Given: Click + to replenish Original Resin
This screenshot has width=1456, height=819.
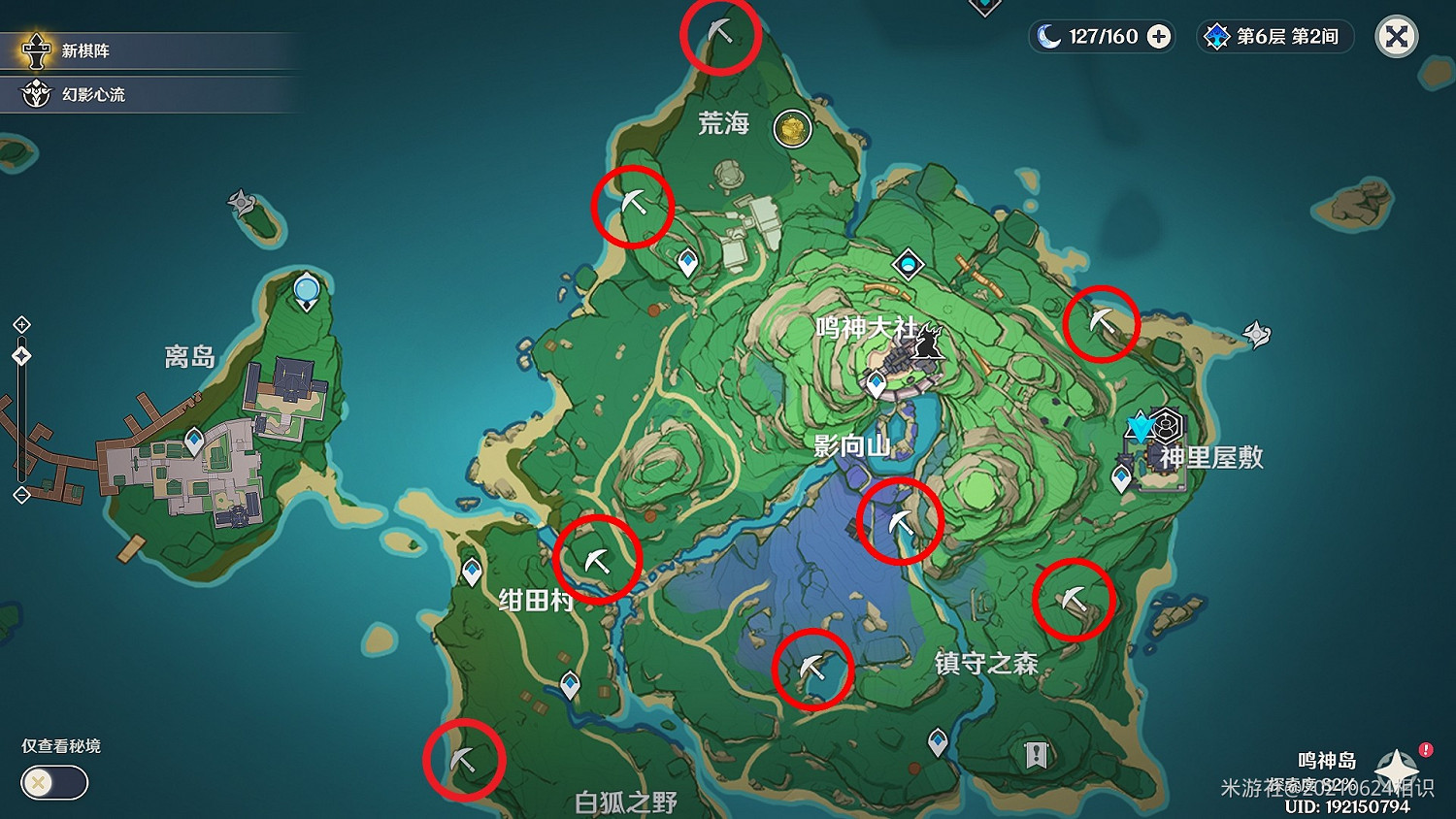Looking at the screenshot, I should (x=1156, y=36).
